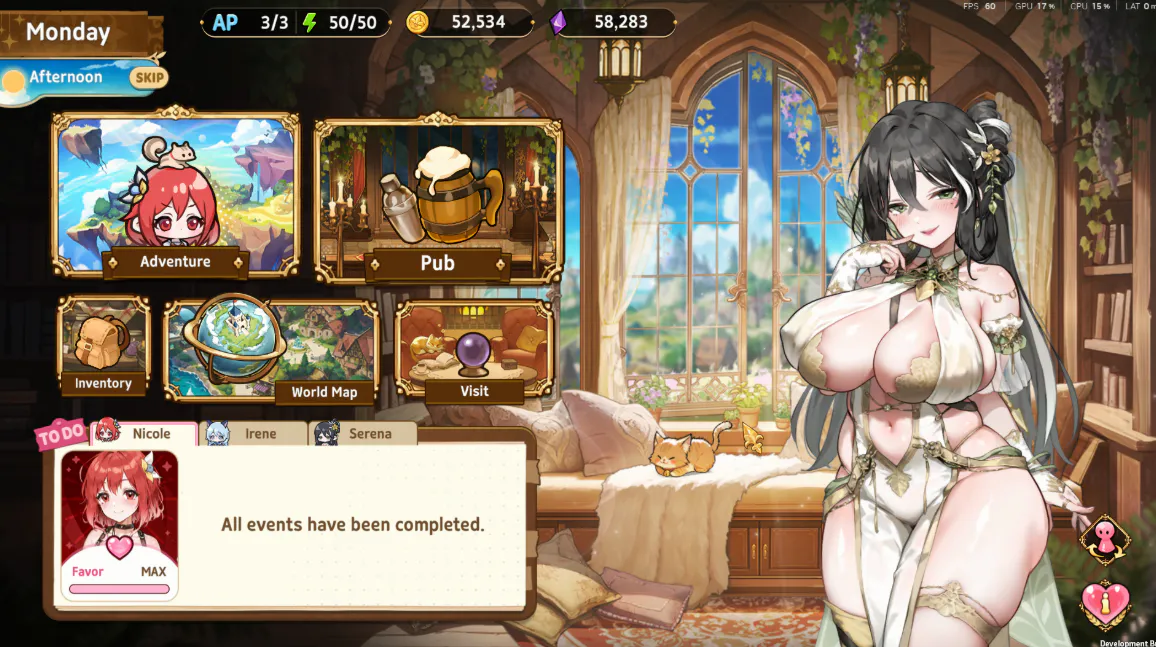Enter the Pub
1156x647 pixels.
(x=437, y=201)
